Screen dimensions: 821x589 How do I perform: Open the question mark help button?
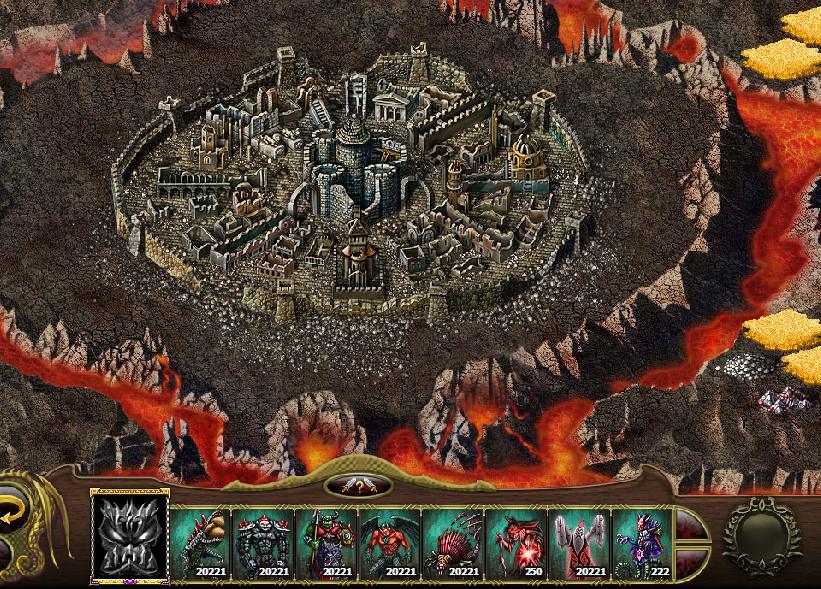pyautogui.click(x=358, y=486)
